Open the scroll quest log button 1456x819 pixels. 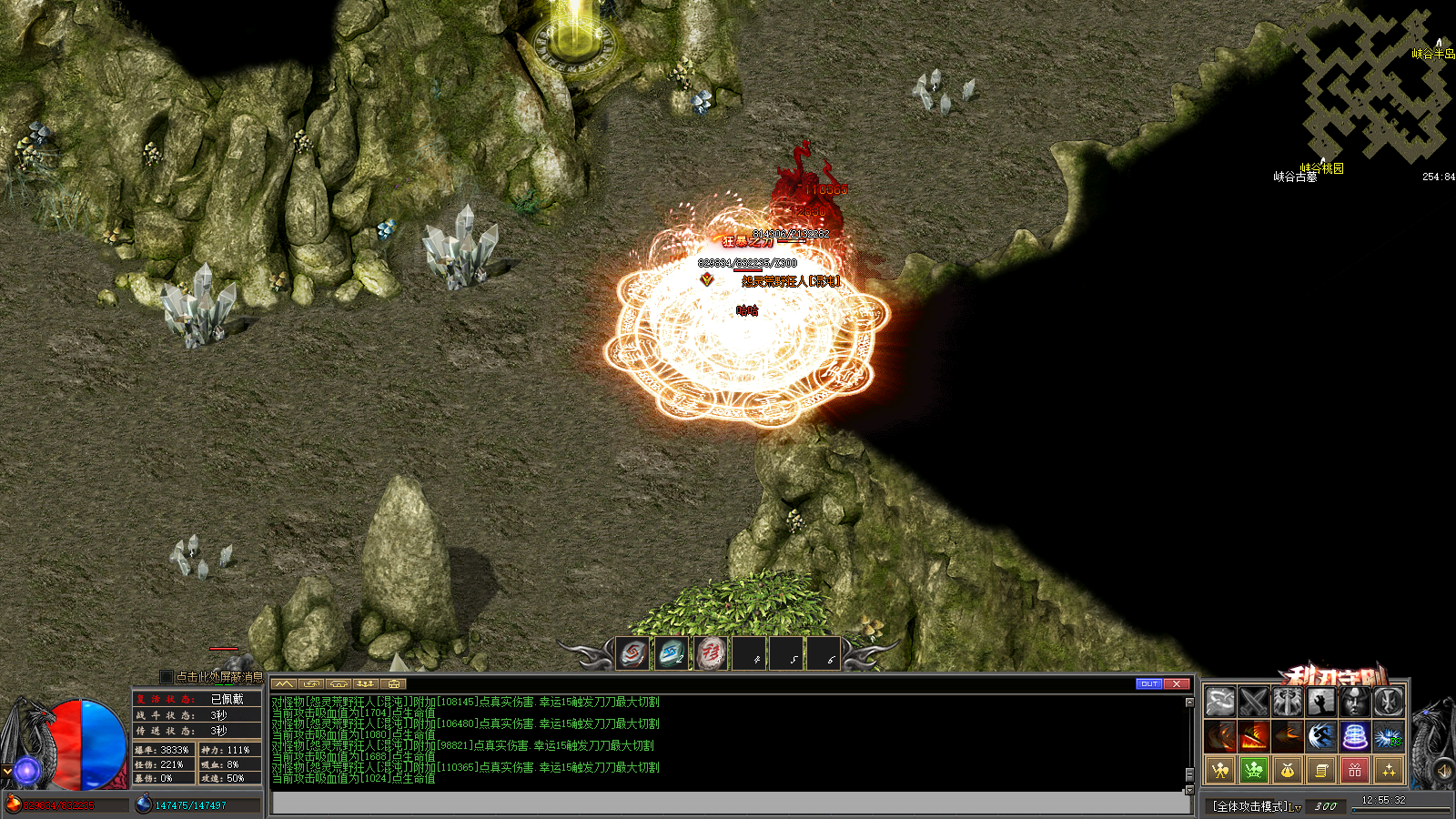(x=1321, y=770)
